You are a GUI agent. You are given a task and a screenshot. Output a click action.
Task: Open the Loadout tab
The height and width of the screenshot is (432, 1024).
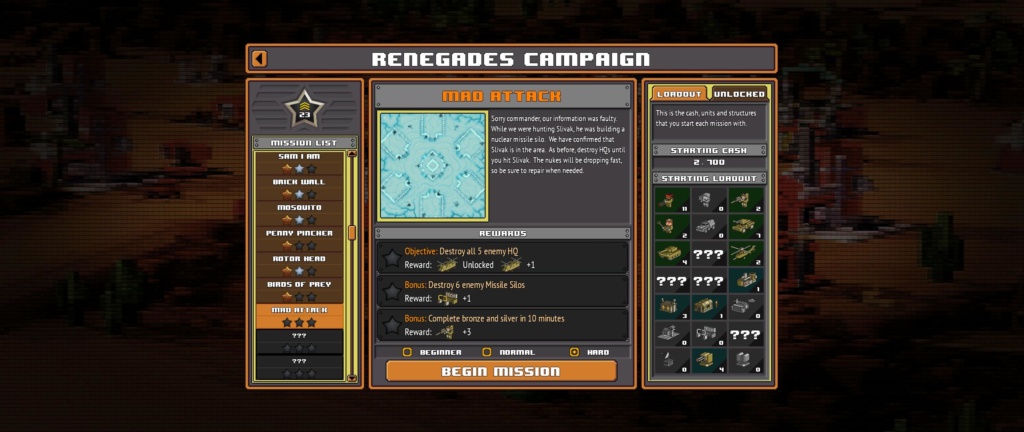pyautogui.click(x=680, y=94)
